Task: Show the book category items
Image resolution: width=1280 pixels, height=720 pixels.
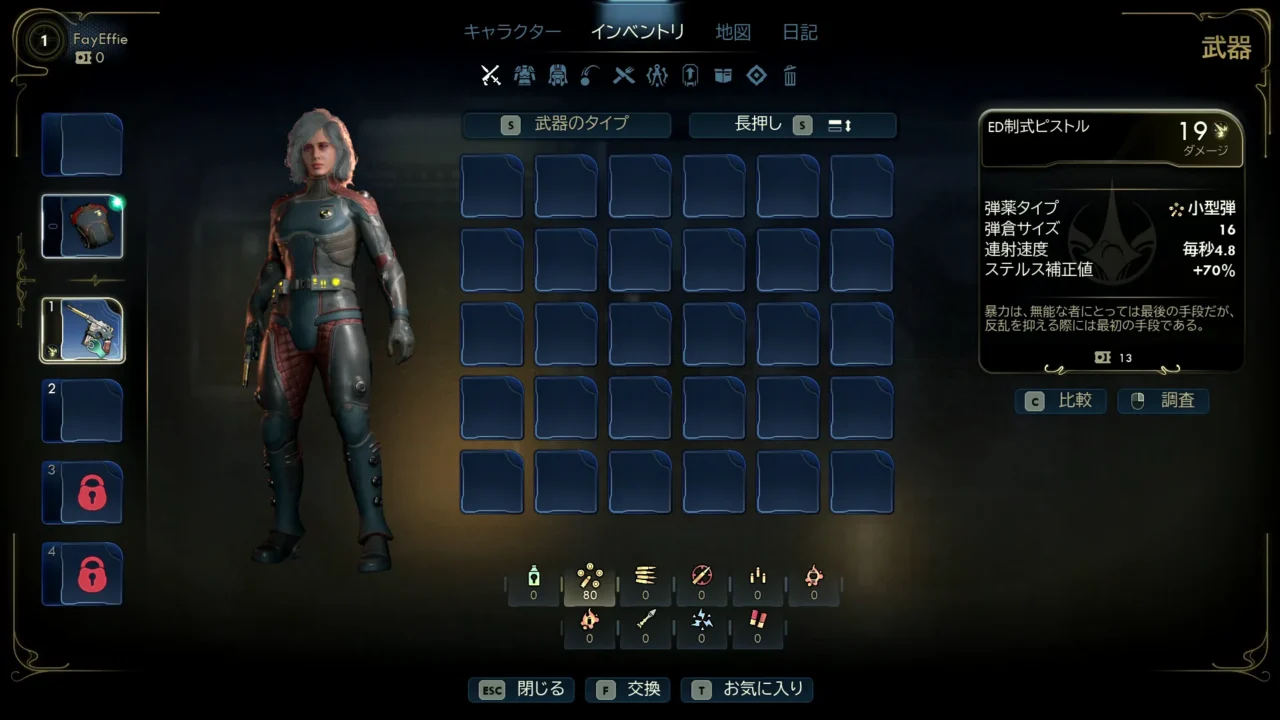Action: [723, 75]
